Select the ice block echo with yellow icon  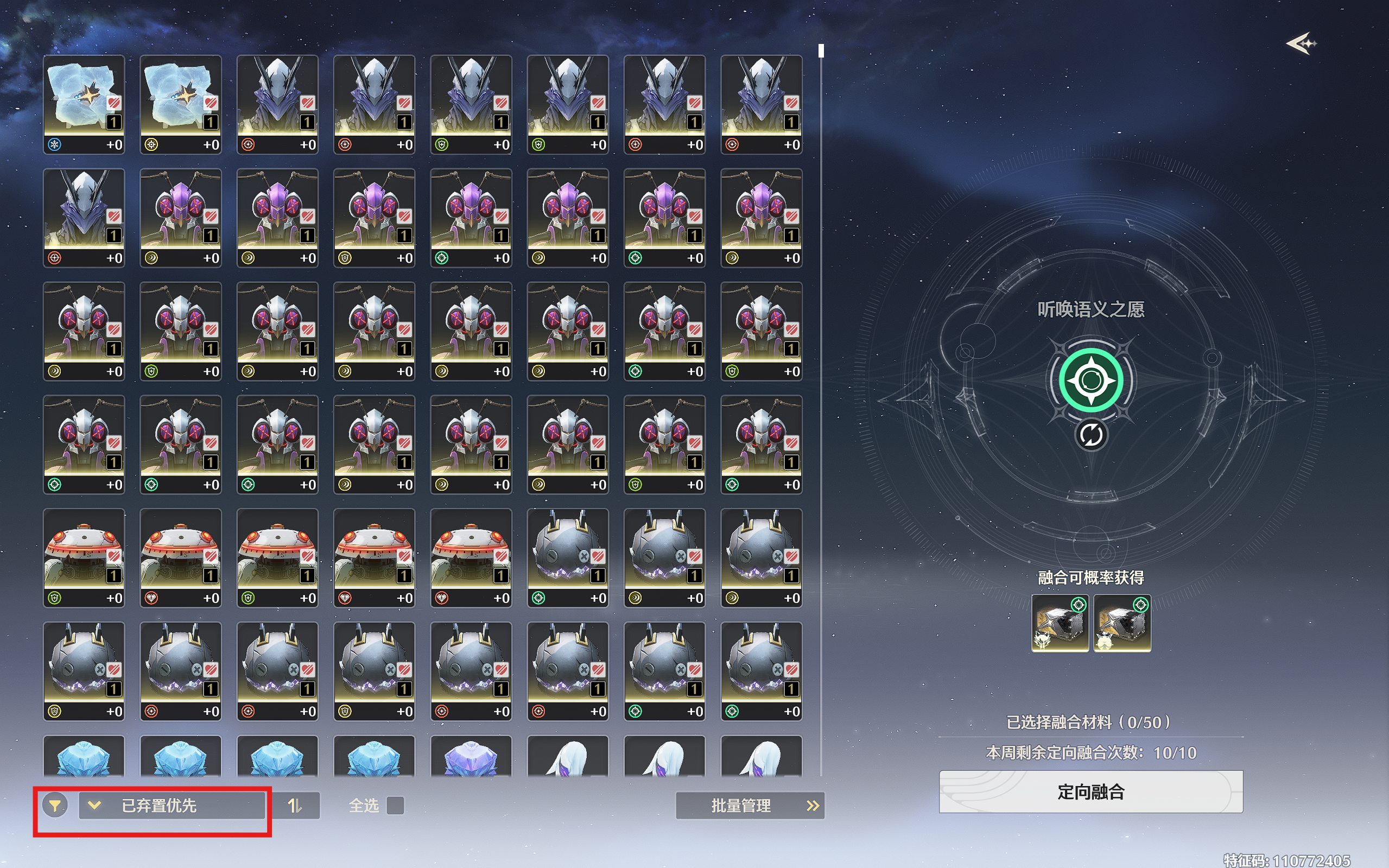coord(181,104)
